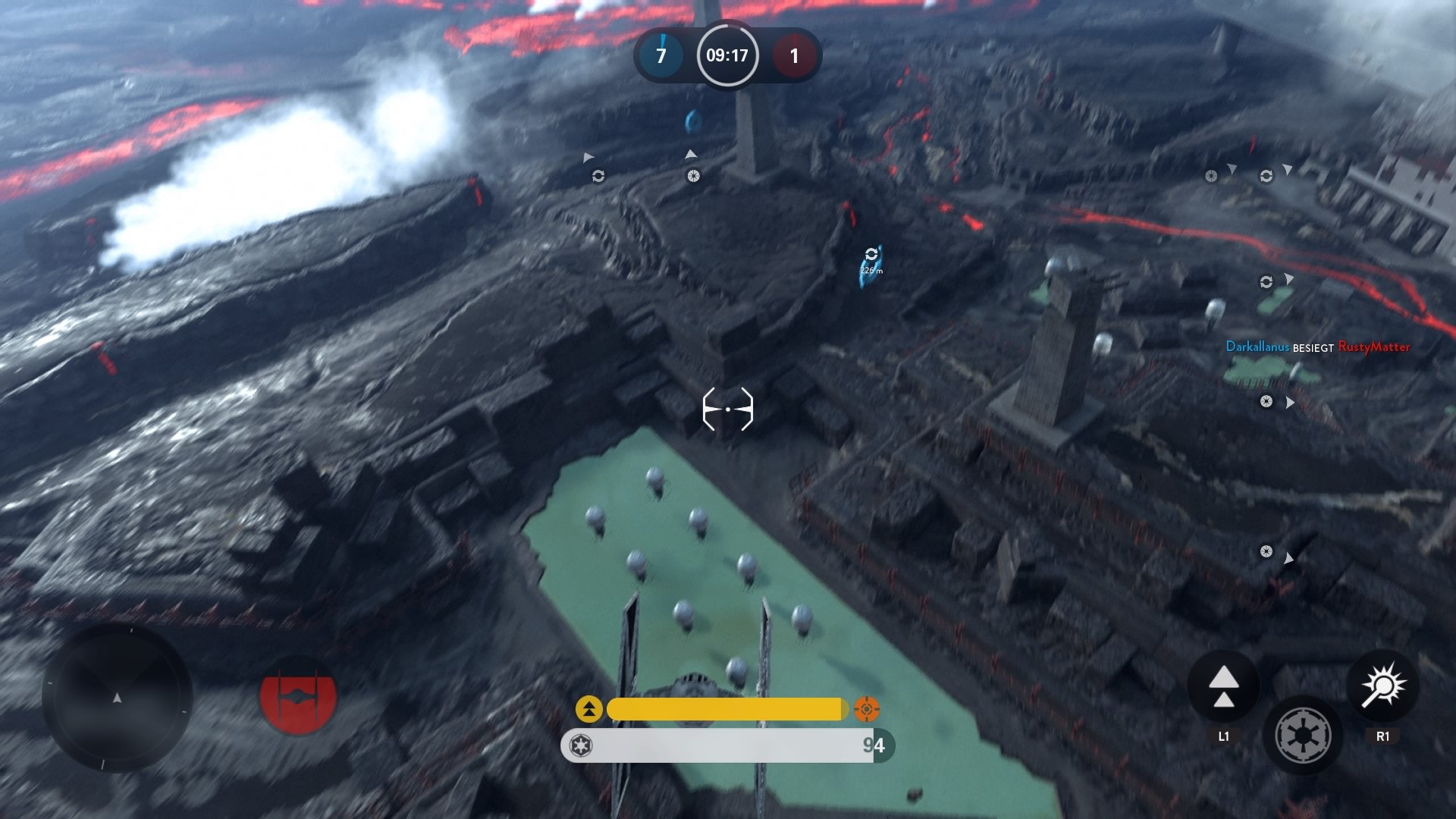Click the yellow double-arrow boost icon
This screenshot has width=1456, height=819.
[590, 710]
